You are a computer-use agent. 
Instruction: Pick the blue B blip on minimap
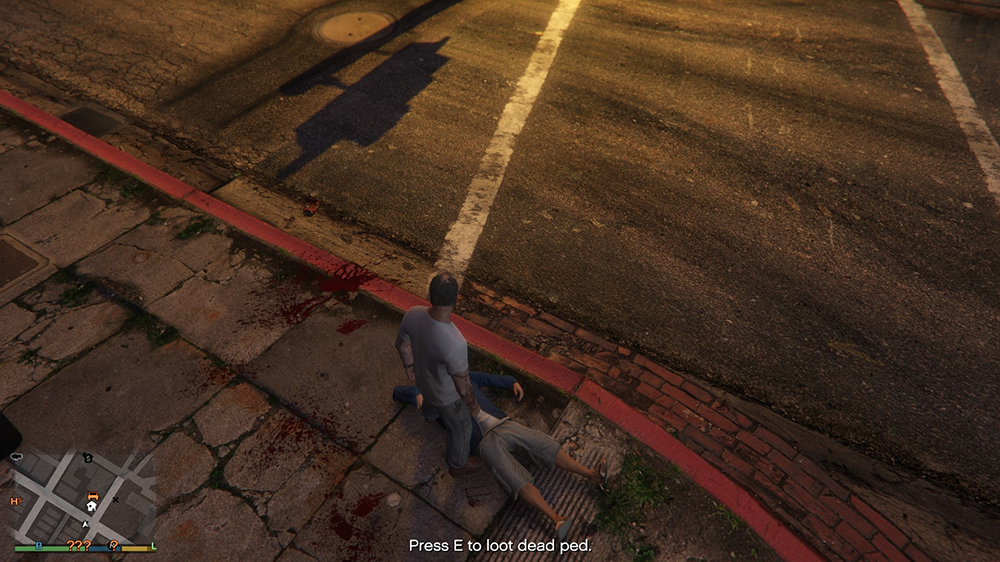(39, 546)
